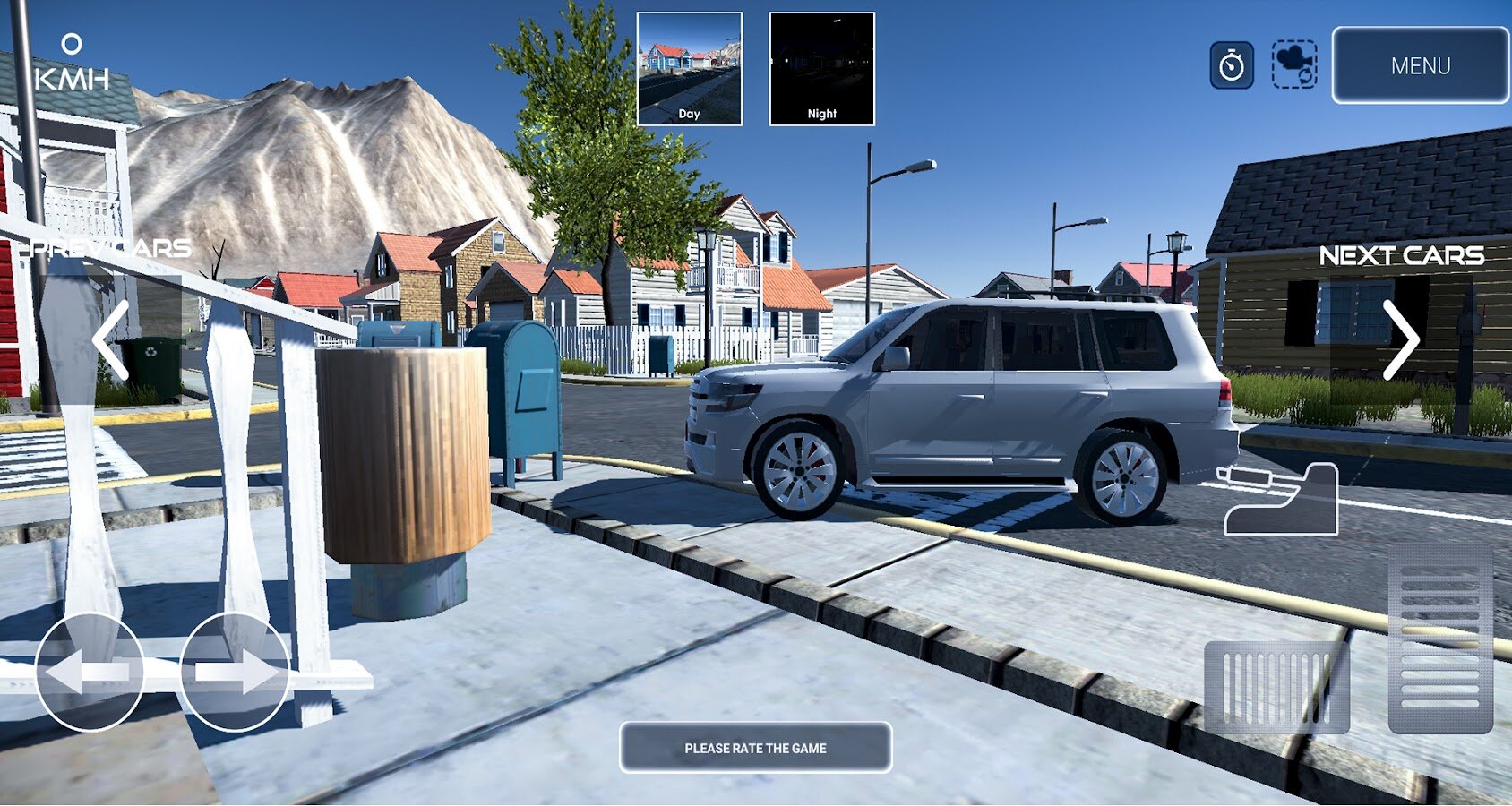The width and height of the screenshot is (1512, 806).
Task: Click the stopwatch timer icon
Action: (1232, 65)
